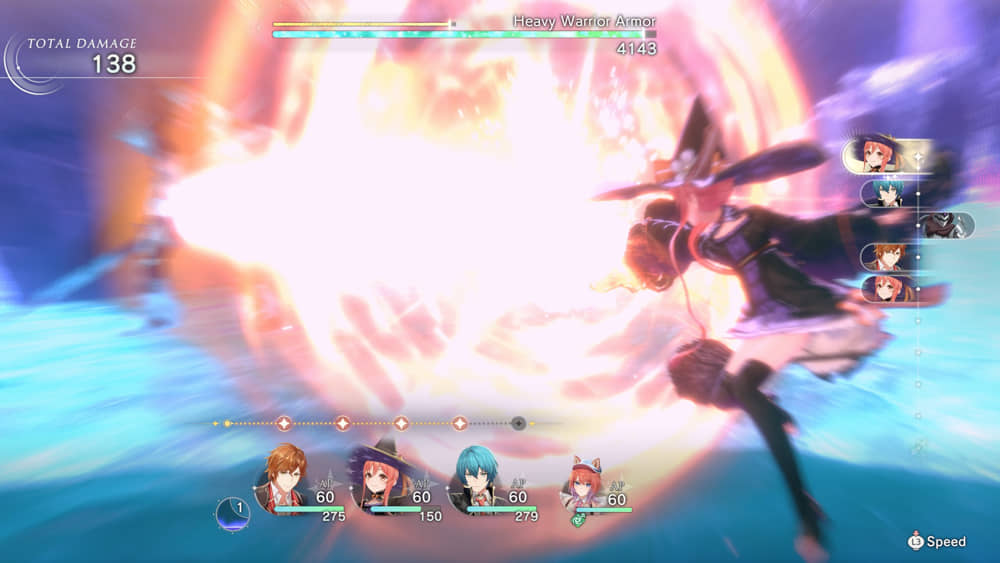Screen dimensions: 1000x563
Task: Click the blue-haired man's turn order entry
Action: tap(886, 192)
